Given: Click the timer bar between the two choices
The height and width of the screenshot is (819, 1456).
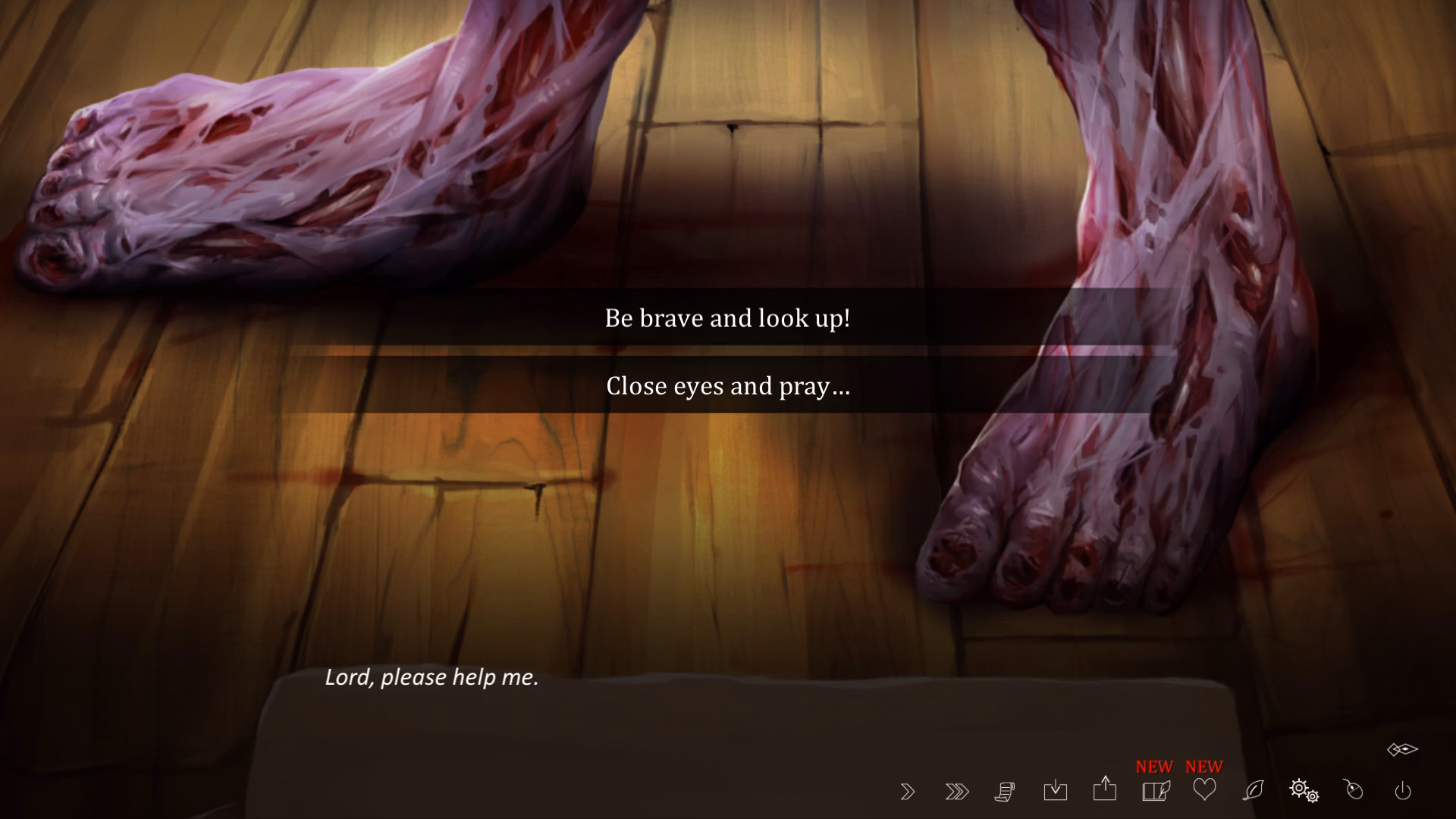Looking at the screenshot, I should tap(727, 350).
